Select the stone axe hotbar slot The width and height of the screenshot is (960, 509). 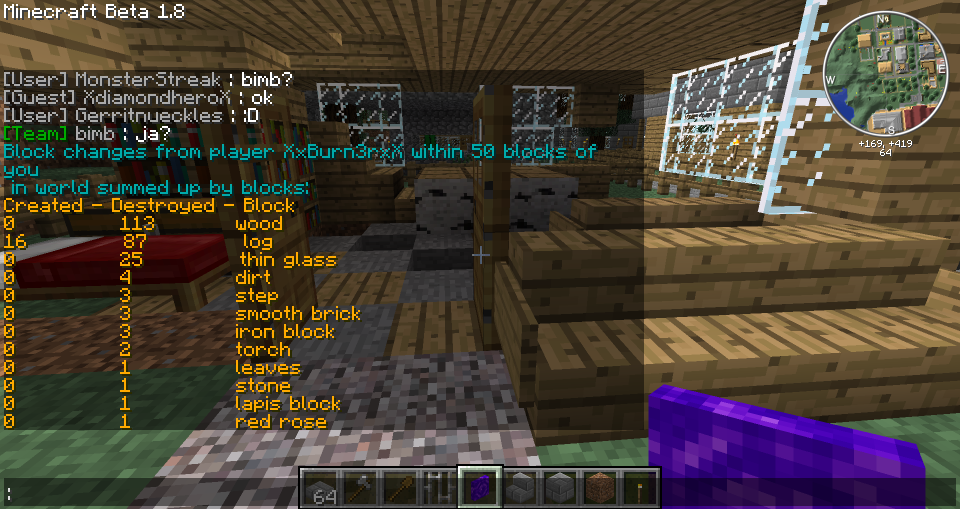pyautogui.click(x=360, y=489)
